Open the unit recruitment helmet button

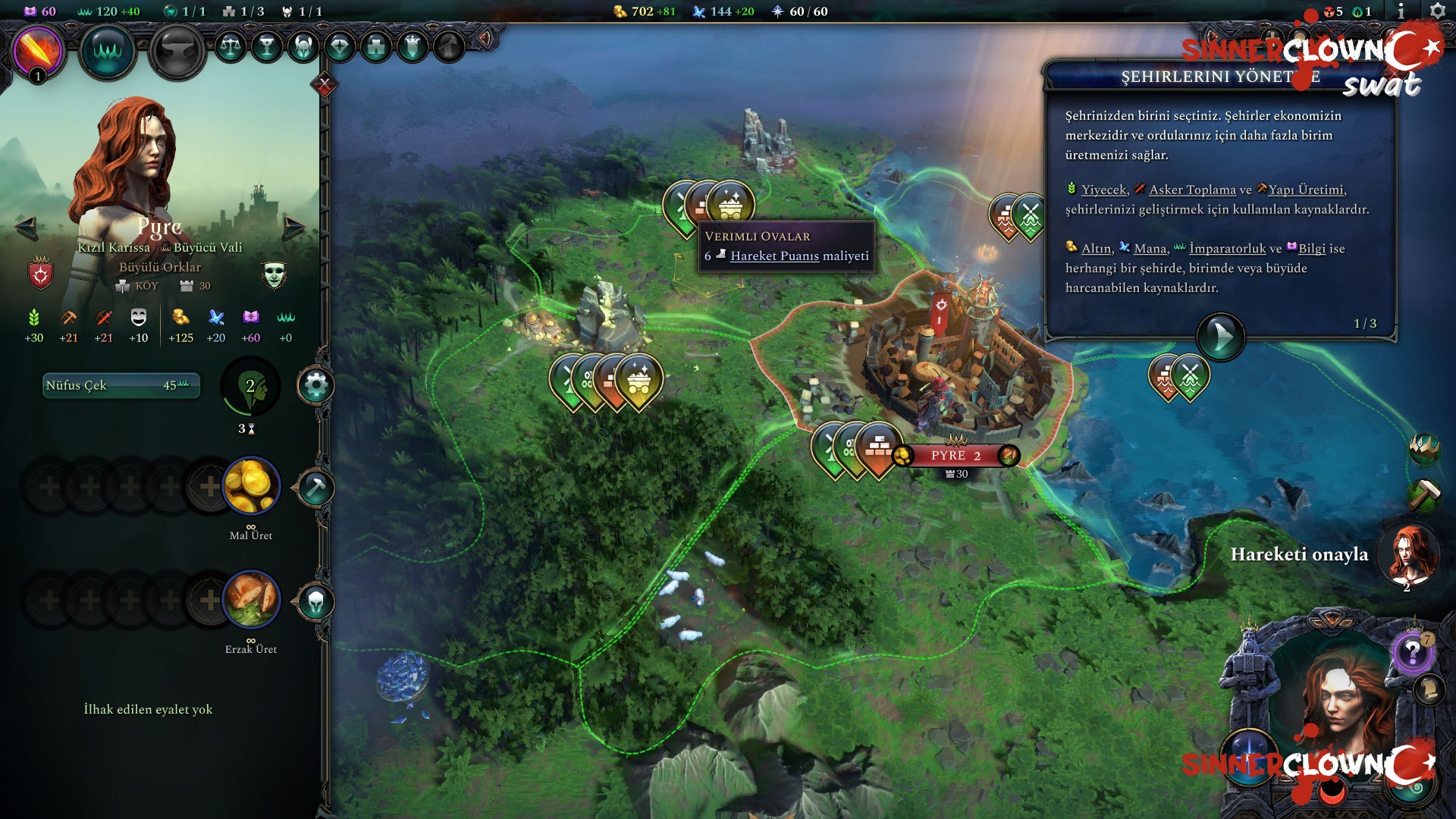pyautogui.click(x=315, y=603)
